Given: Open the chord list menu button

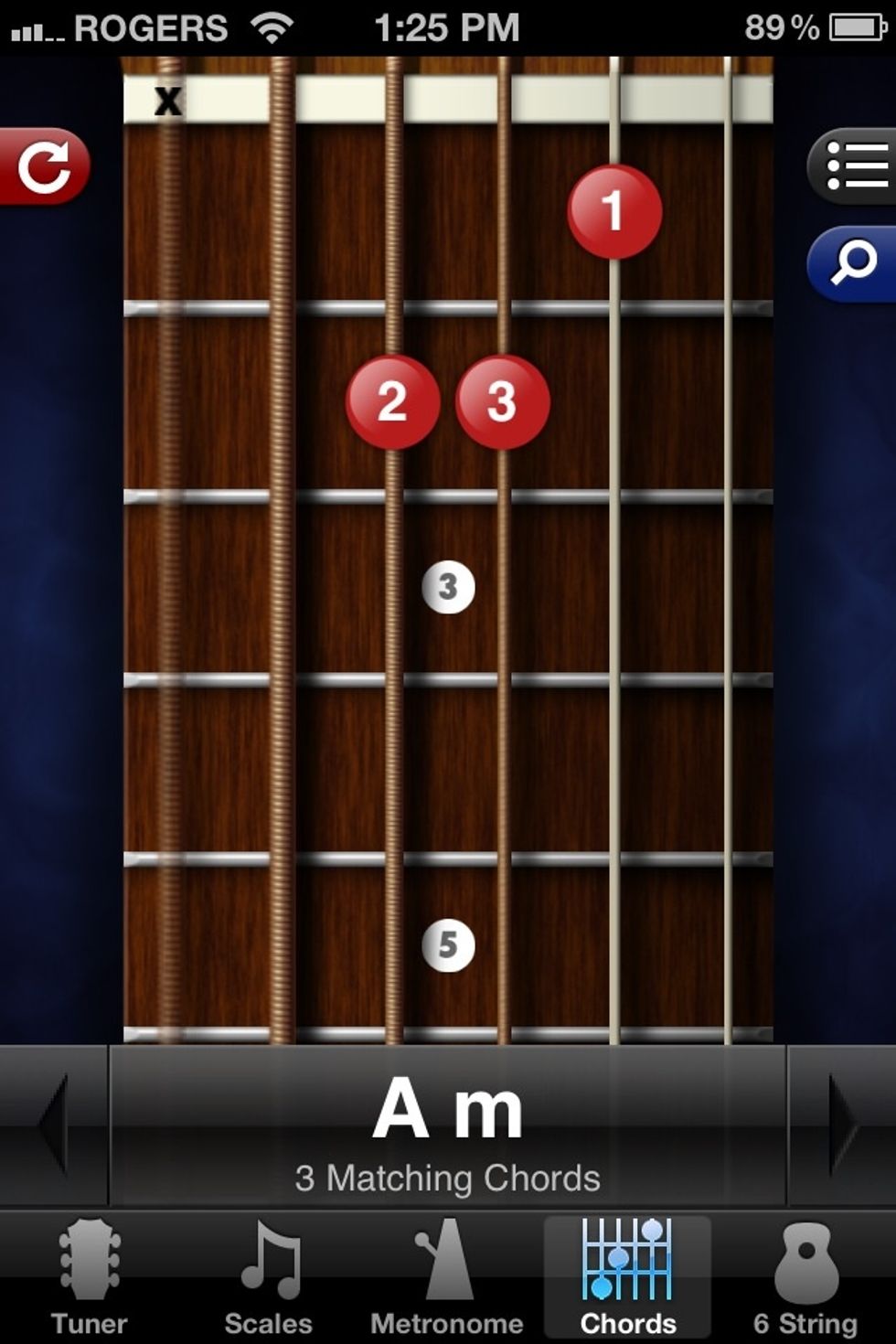Looking at the screenshot, I should 854,166.
